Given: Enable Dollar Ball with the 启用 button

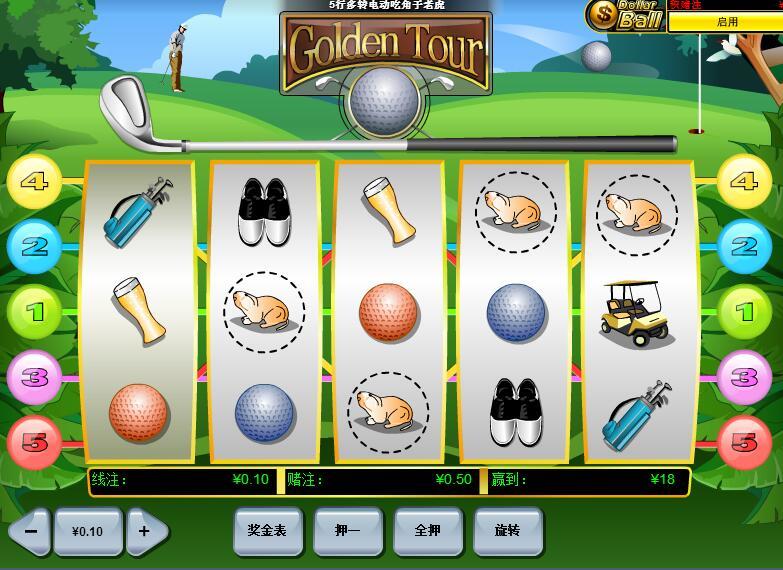Looking at the screenshot, I should coord(726,22).
